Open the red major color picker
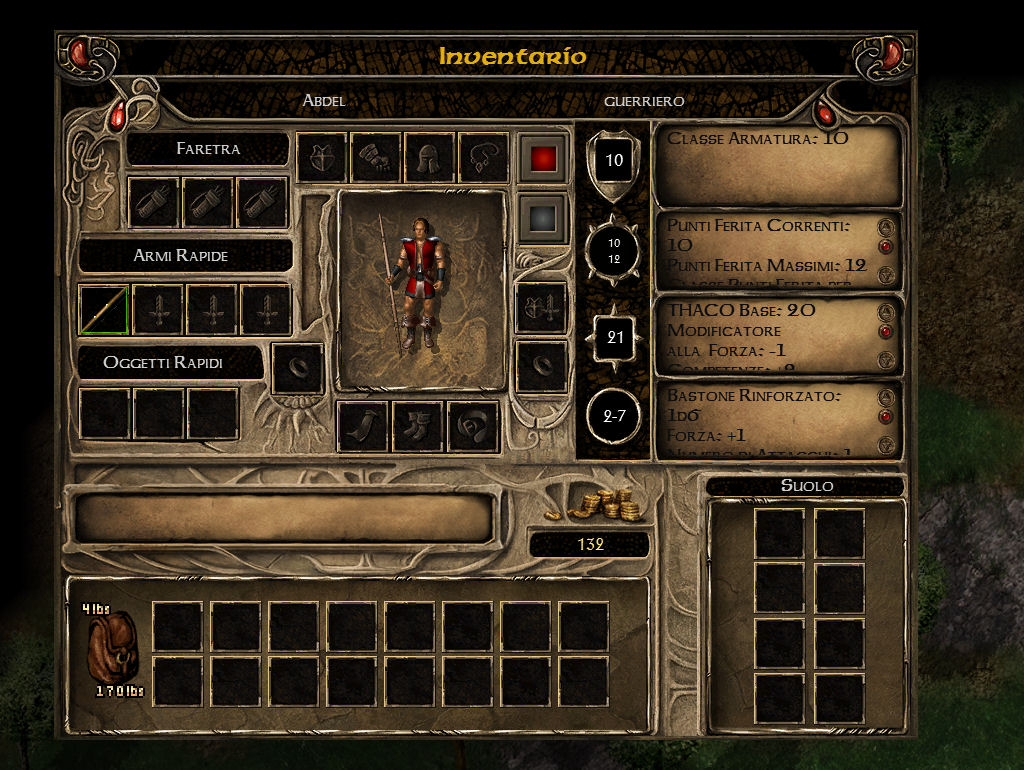This screenshot has height=770, width=1024. pyautogui.click(x=543, y=158)
